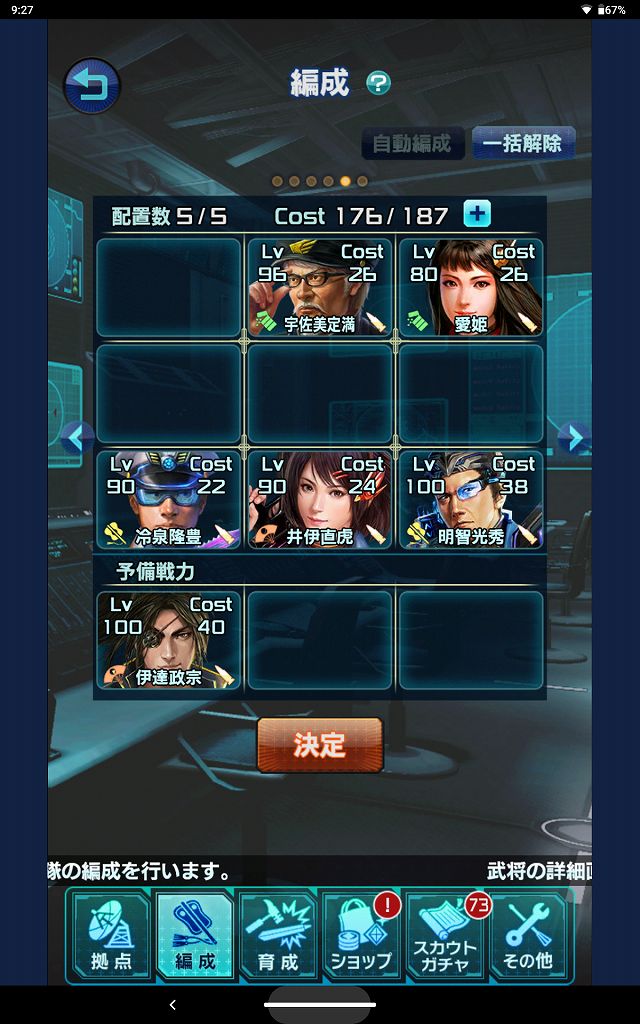Increase cost limit with the plus button
The width and height of the screenshot is (640, 1024).
pos(477,214)
